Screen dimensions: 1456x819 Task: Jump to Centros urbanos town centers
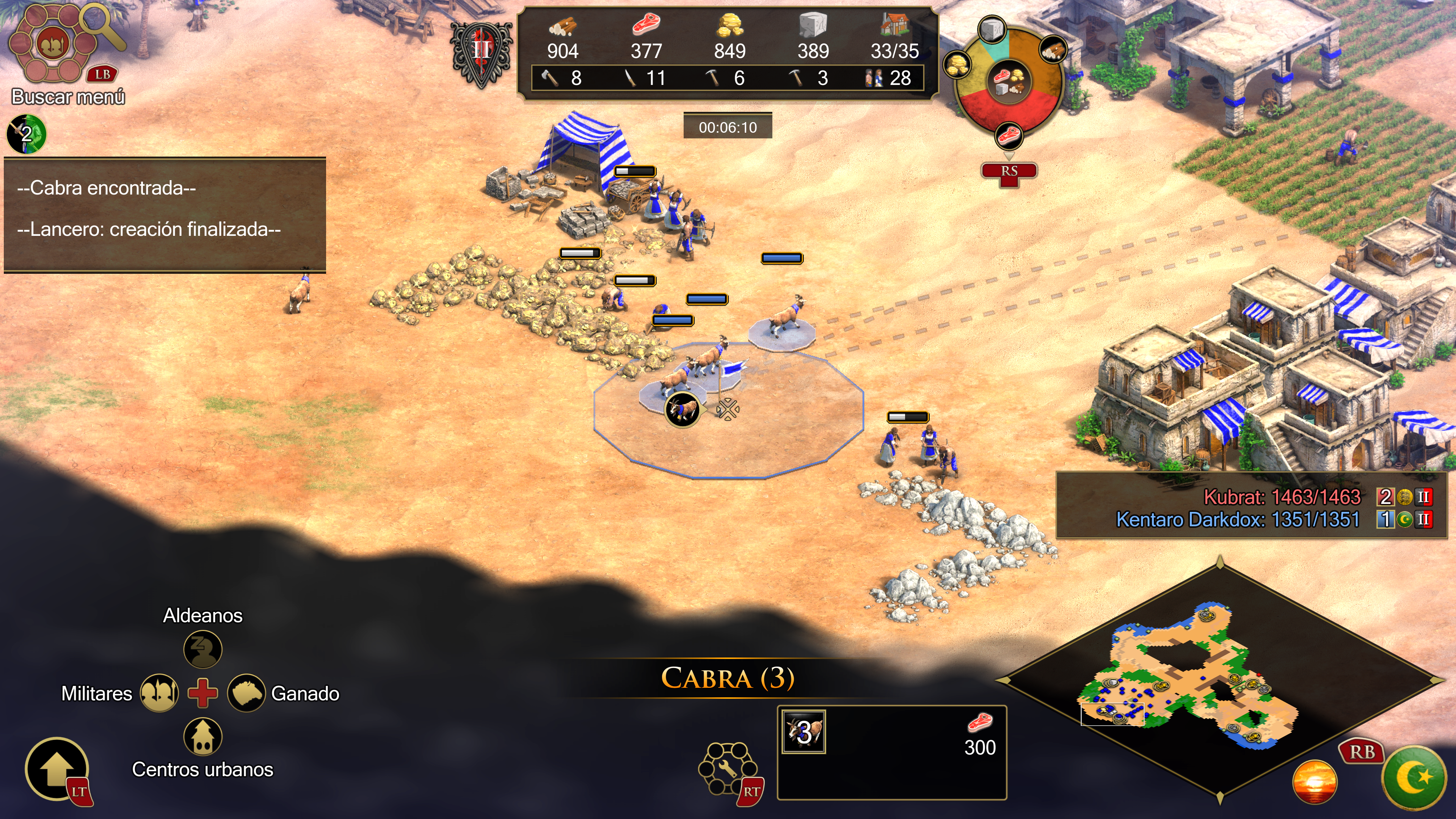(x=202, y=736)
